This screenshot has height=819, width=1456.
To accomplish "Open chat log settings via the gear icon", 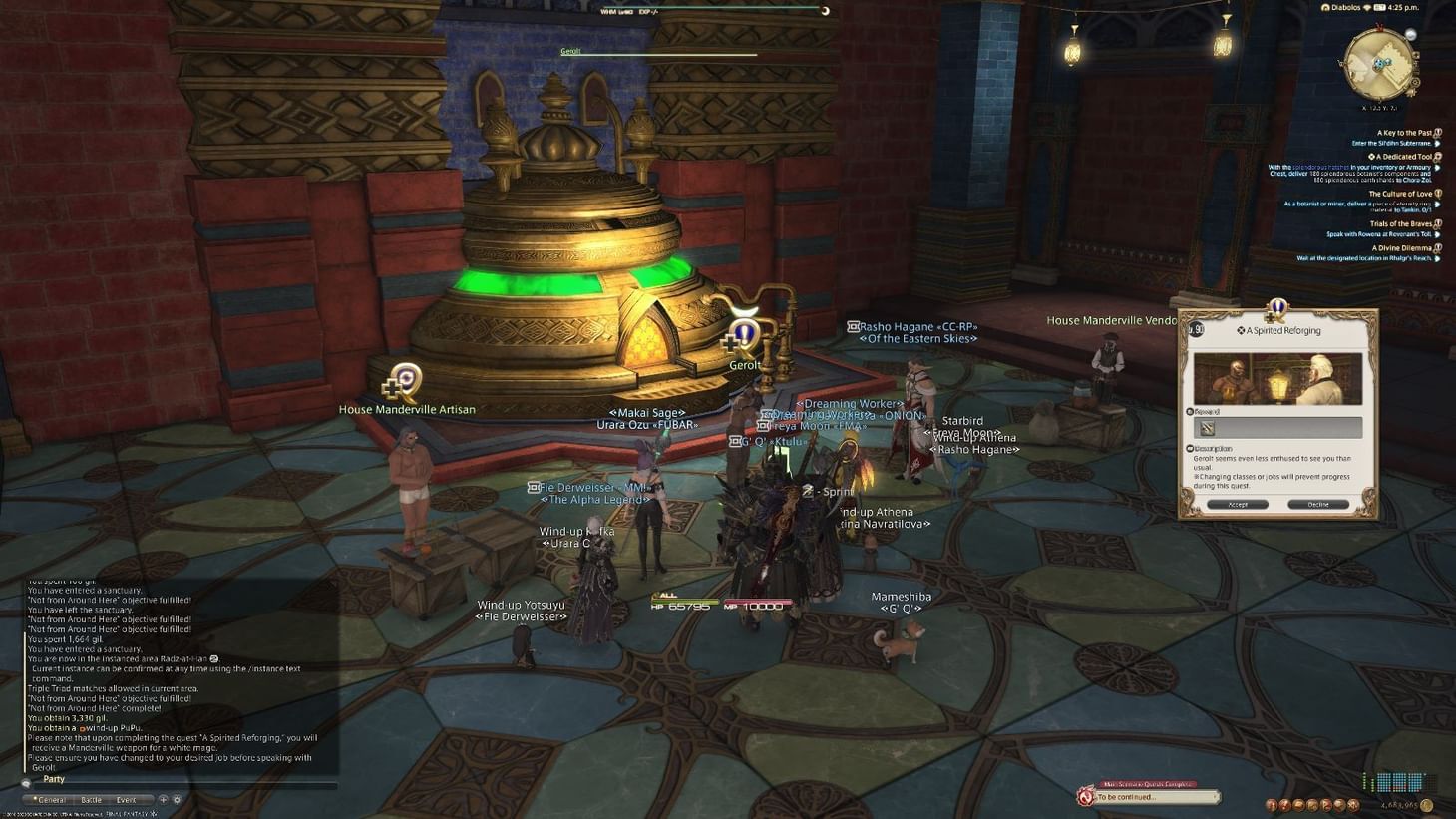I will coord(177,800).
